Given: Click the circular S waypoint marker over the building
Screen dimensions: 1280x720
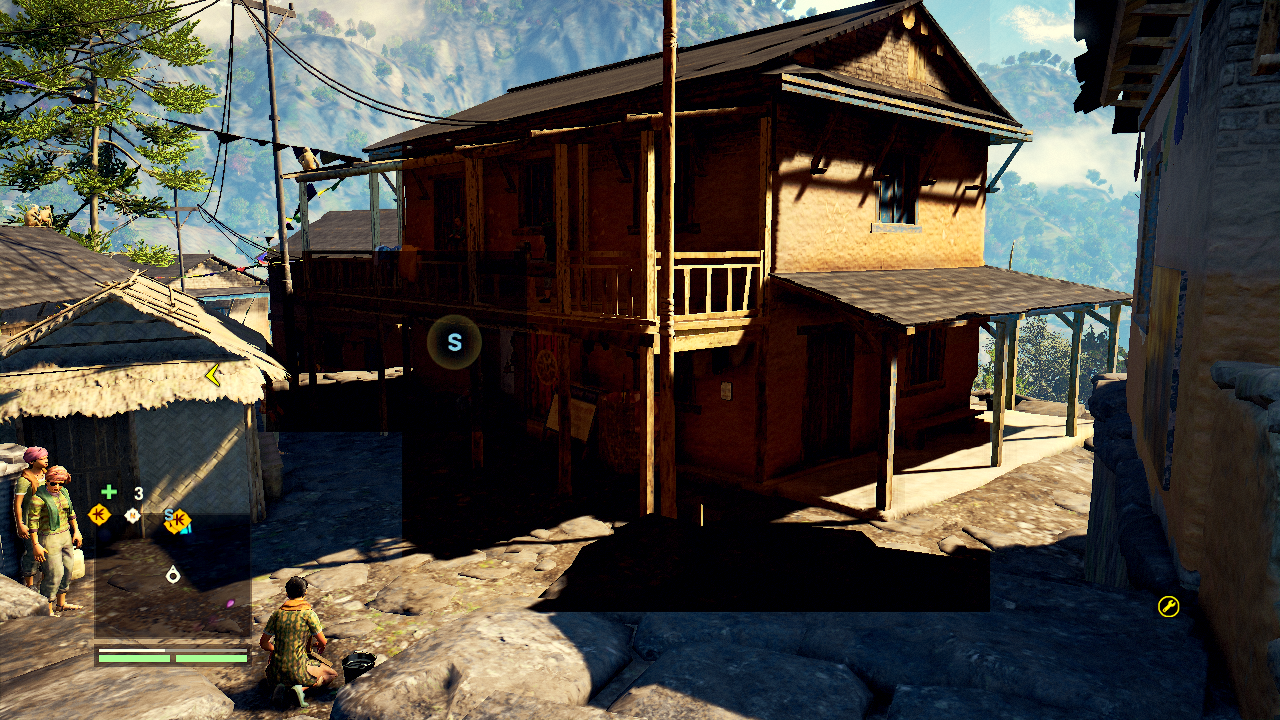Looking at the screenshot, I should click(x=454, y=343).
